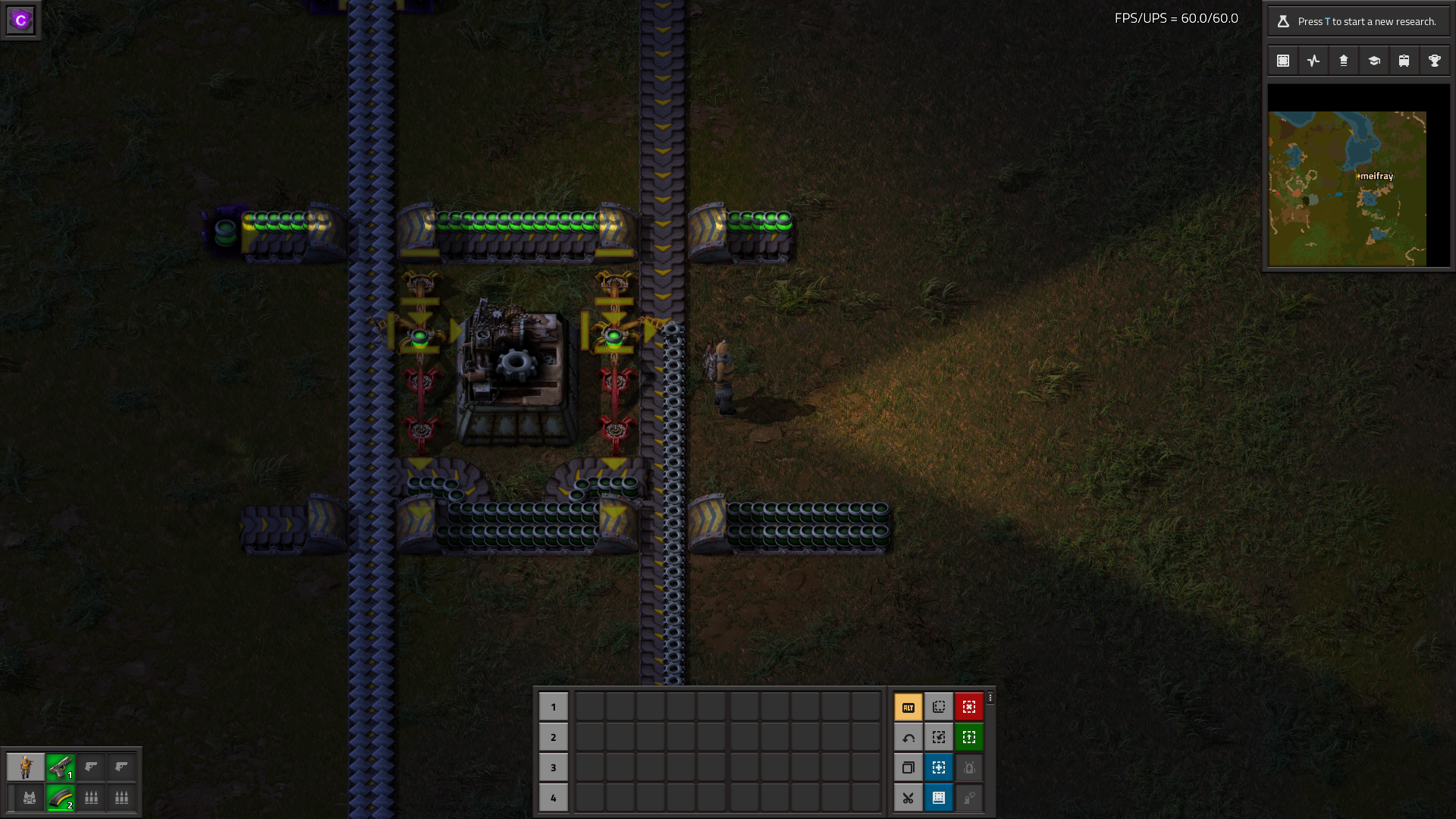1456x819 pixels.
Task: Open the production statistics graph
Action: pos(1313,61)
